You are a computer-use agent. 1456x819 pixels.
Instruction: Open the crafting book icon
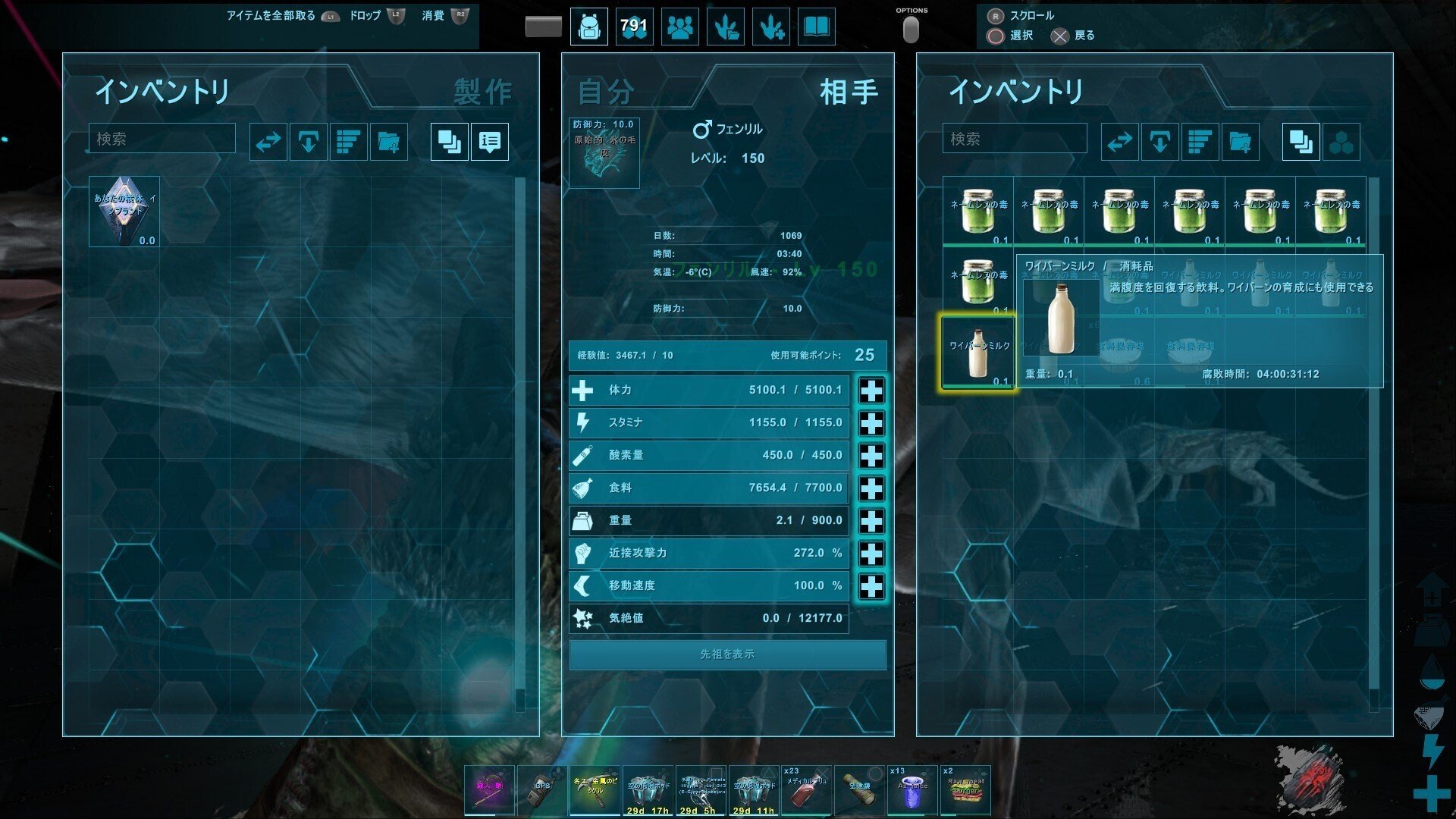pos(816,27)
